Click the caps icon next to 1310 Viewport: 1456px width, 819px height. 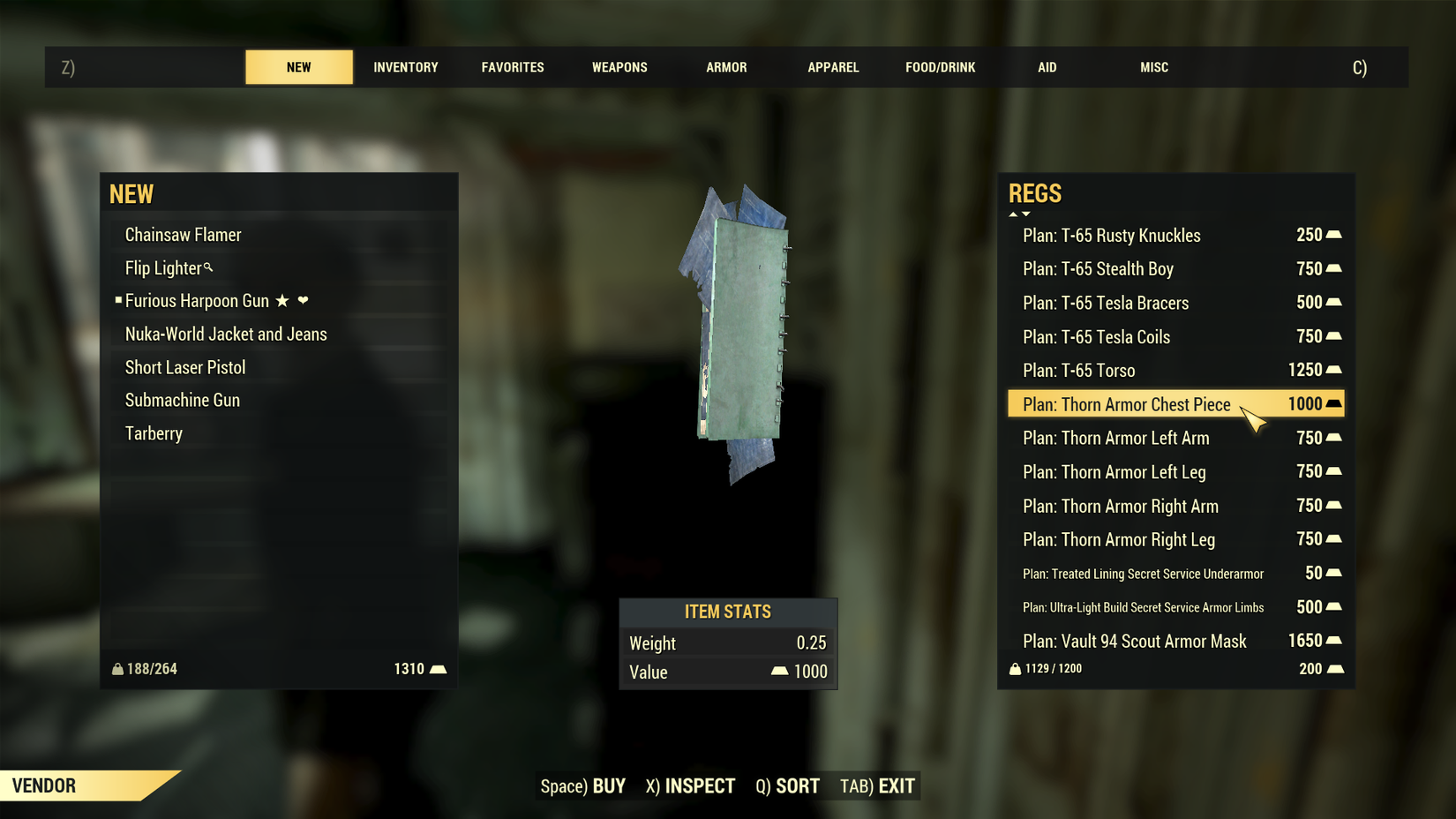coord(439,669)
